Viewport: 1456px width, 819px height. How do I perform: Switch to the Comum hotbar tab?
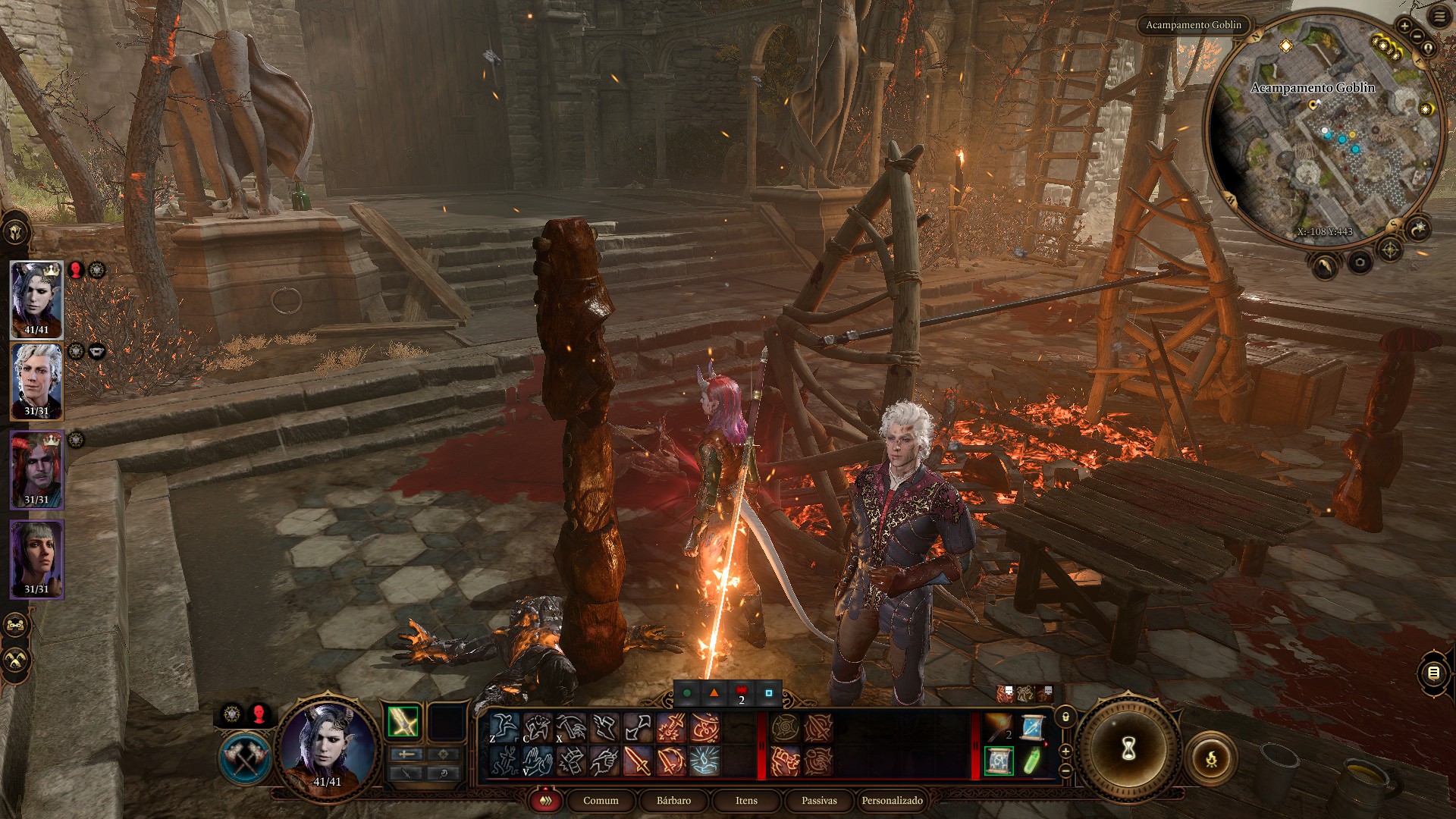coord(601,801)
